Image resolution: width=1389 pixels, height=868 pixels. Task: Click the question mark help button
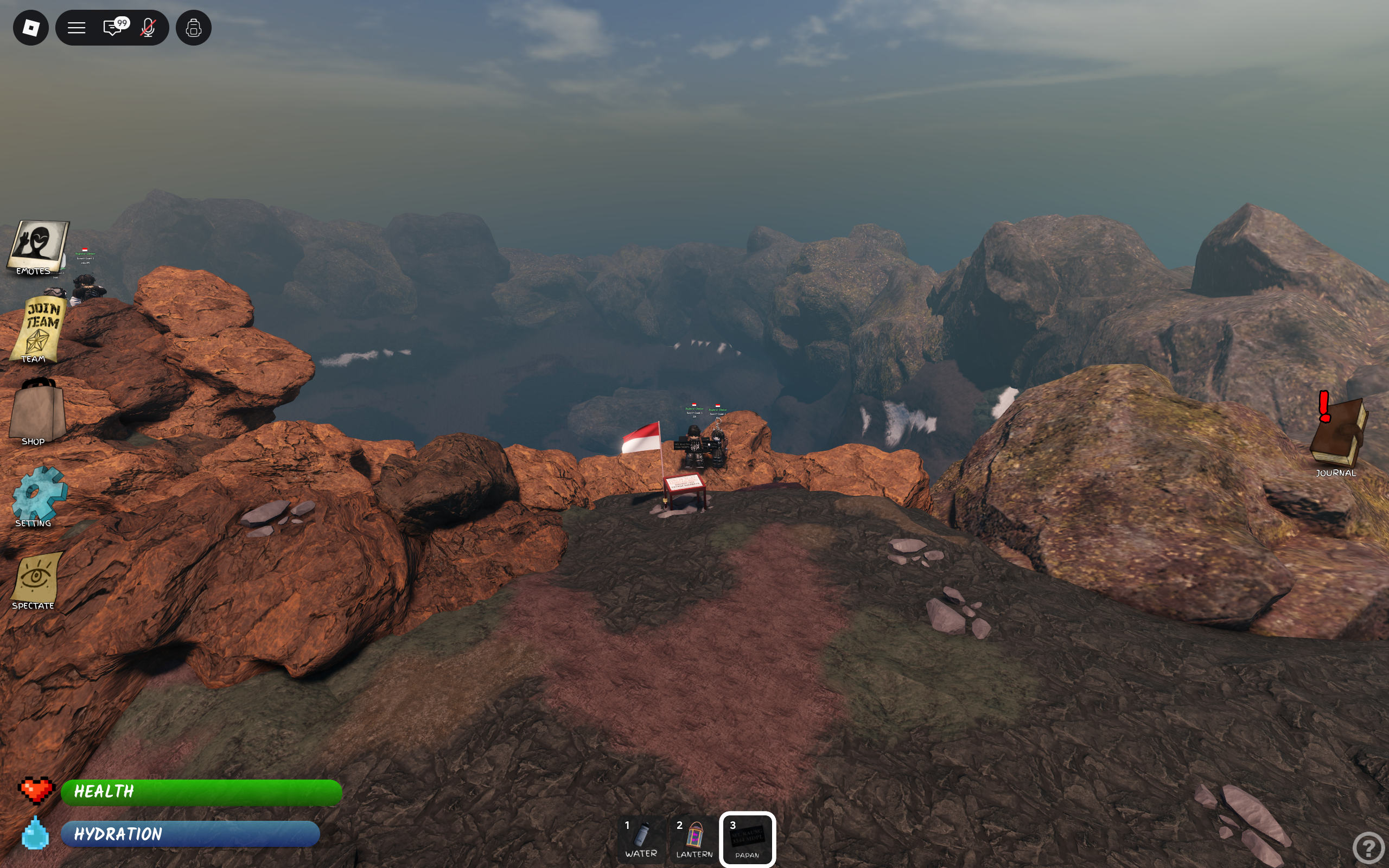click(x=1368, y=847)
